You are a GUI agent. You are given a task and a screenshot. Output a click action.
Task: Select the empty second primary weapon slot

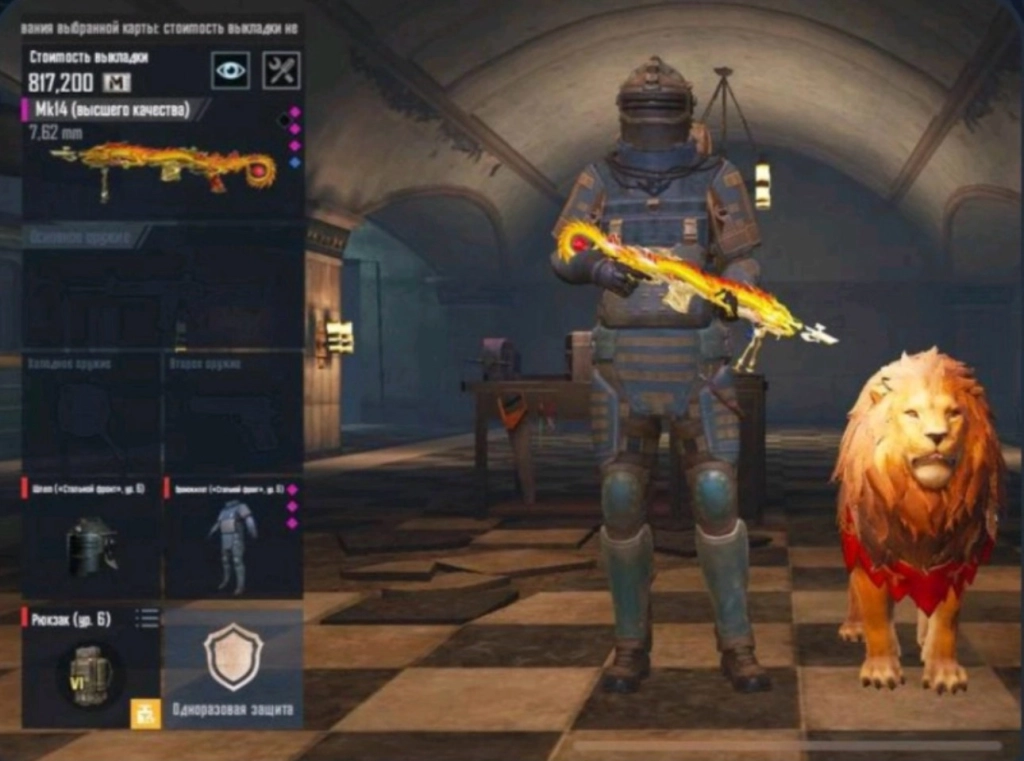tap(163, 290)
